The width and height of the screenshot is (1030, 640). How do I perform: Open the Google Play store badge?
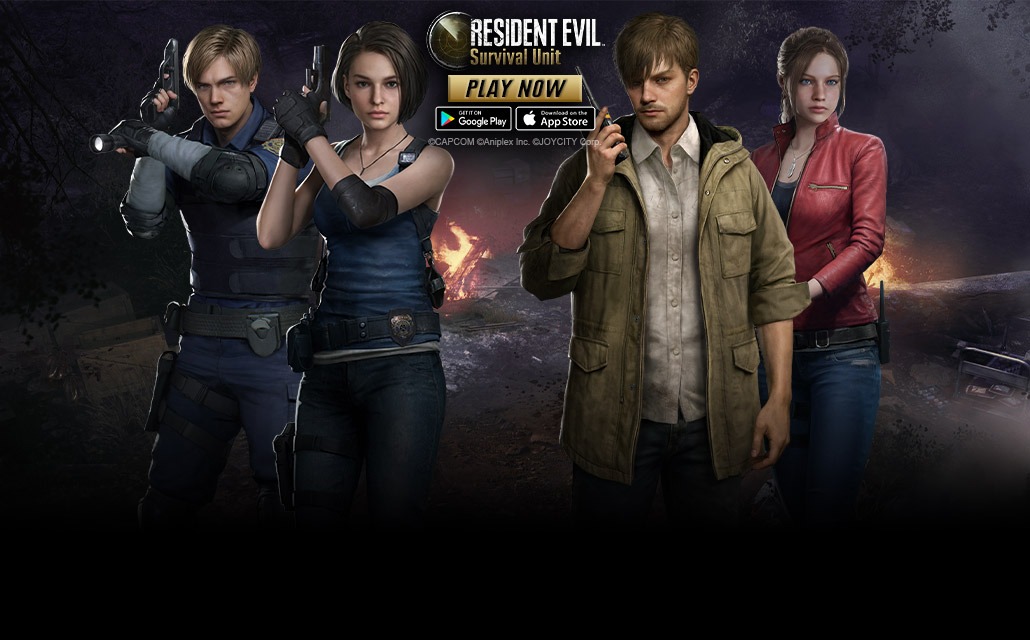tap(473, 119)
